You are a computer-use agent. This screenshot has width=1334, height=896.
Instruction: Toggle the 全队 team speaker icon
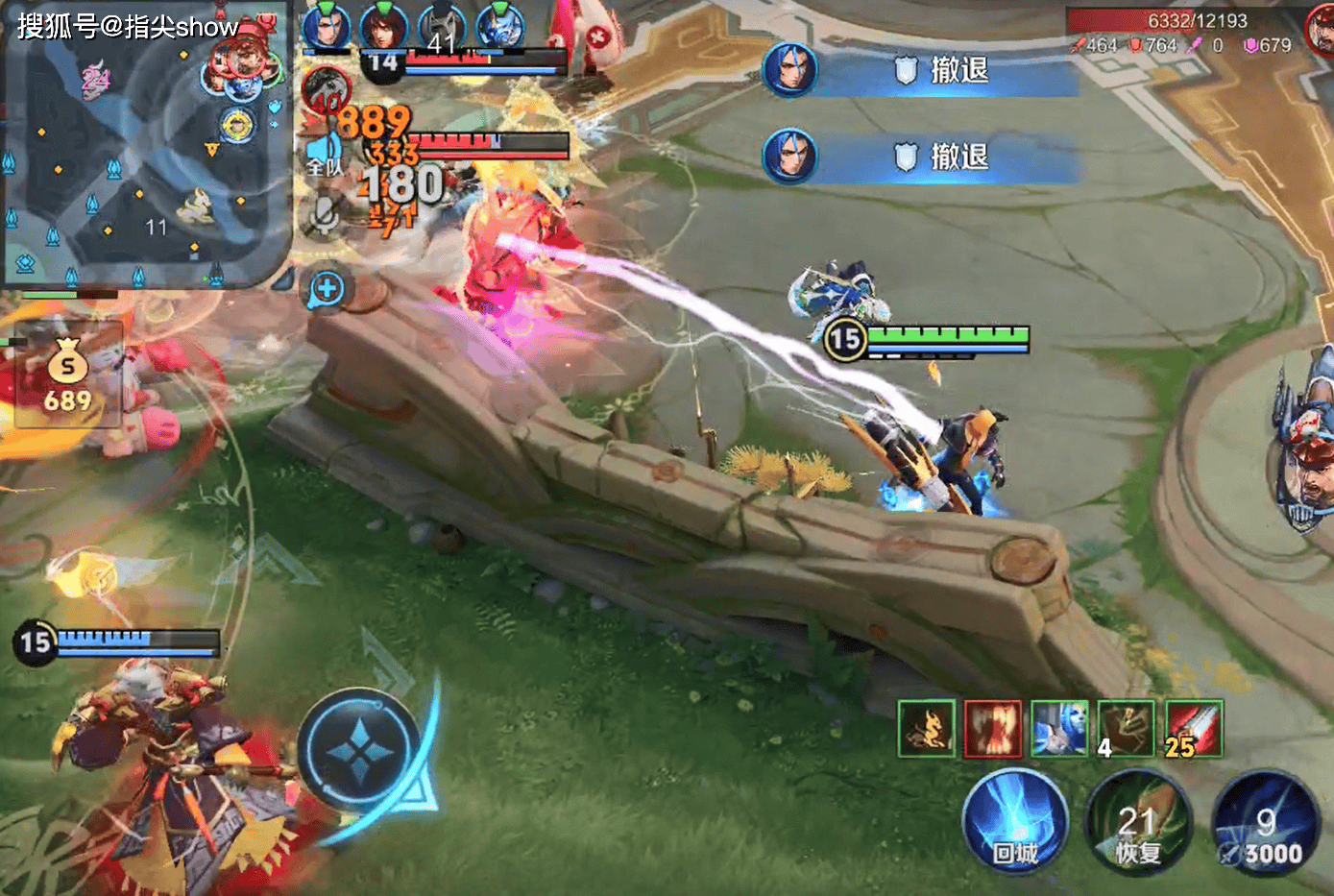[x=322, y=156]
